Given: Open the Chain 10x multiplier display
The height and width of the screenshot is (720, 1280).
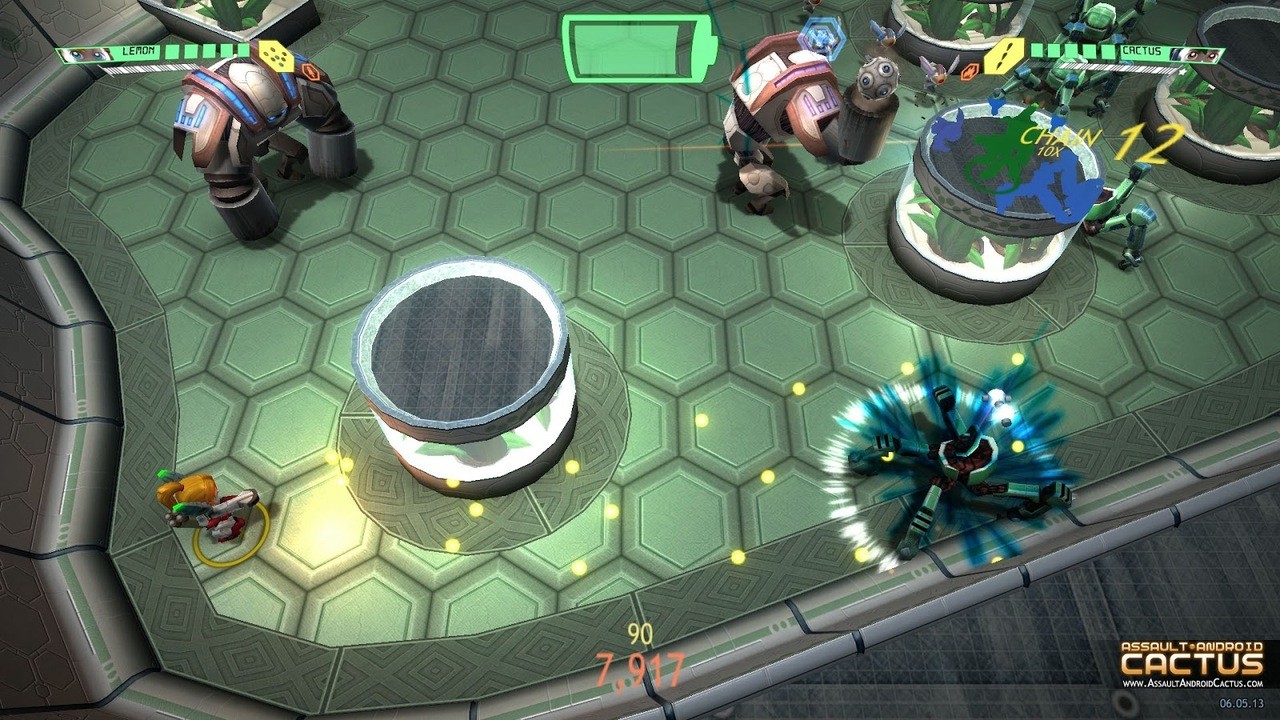Looking at the screenshot, I should 1053,142.
